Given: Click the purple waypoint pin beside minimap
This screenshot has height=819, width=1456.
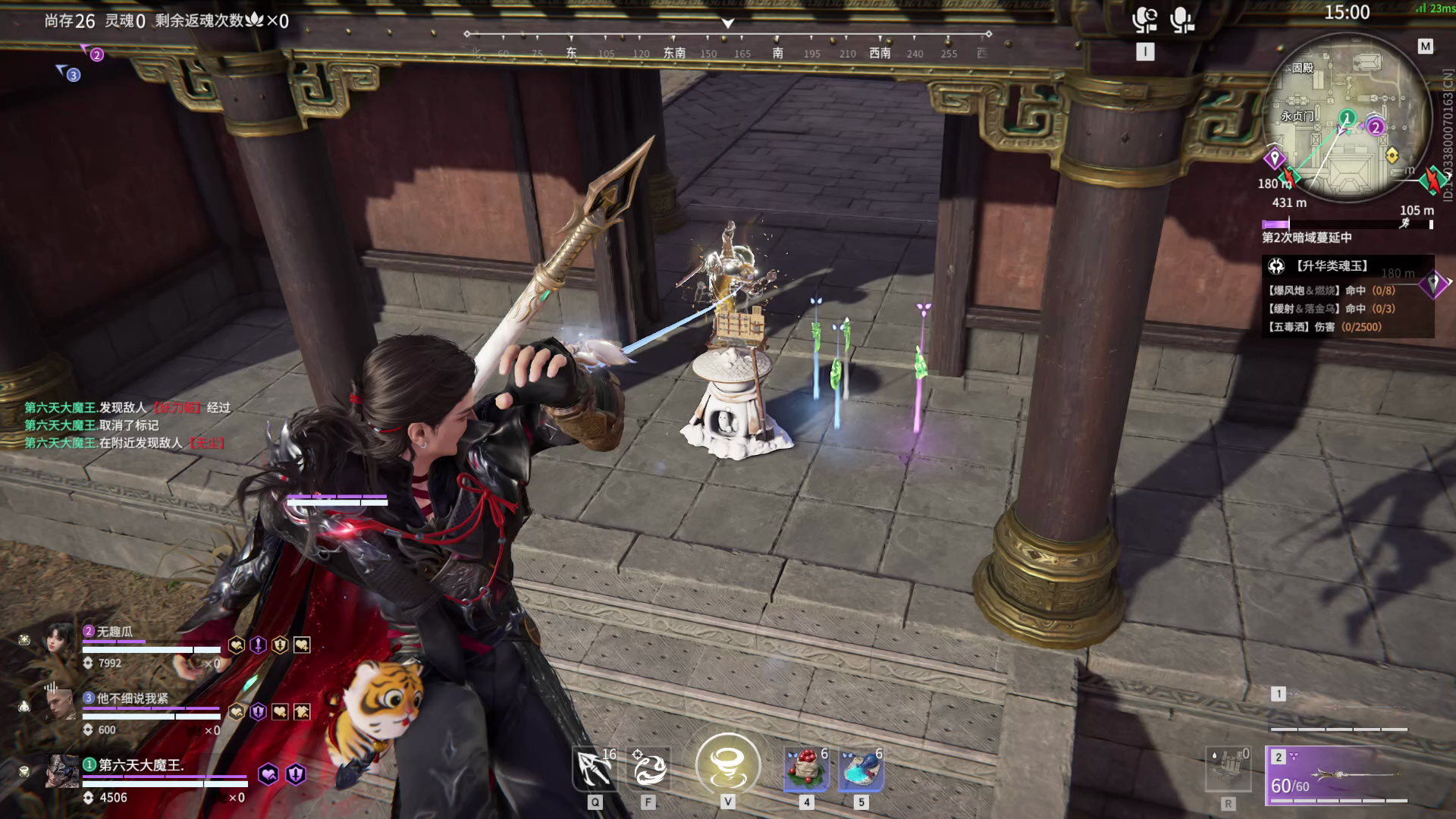Looking at the screenshot, I should tap(1274, 158).
